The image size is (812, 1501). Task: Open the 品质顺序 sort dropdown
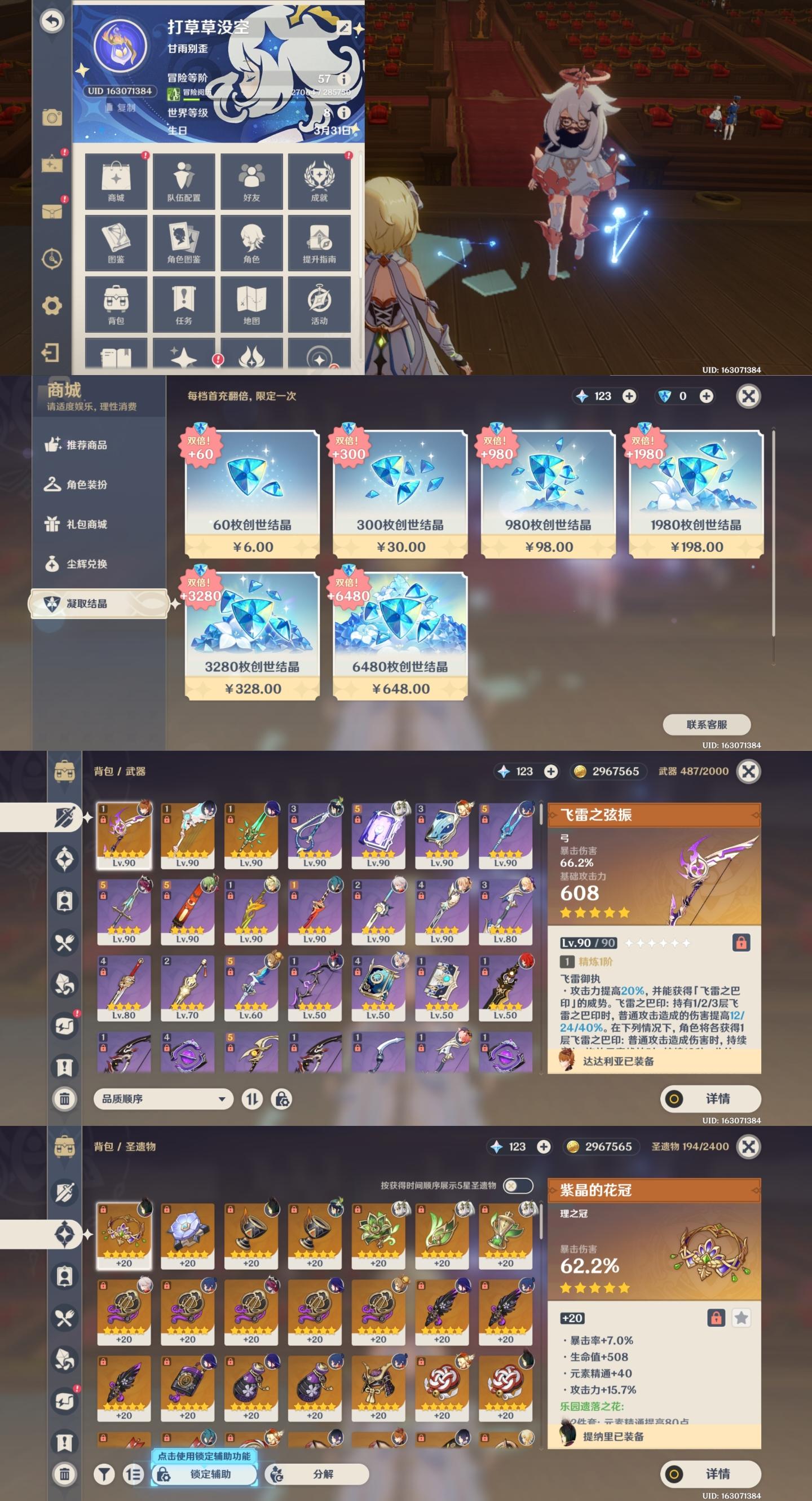(163, 1099)
